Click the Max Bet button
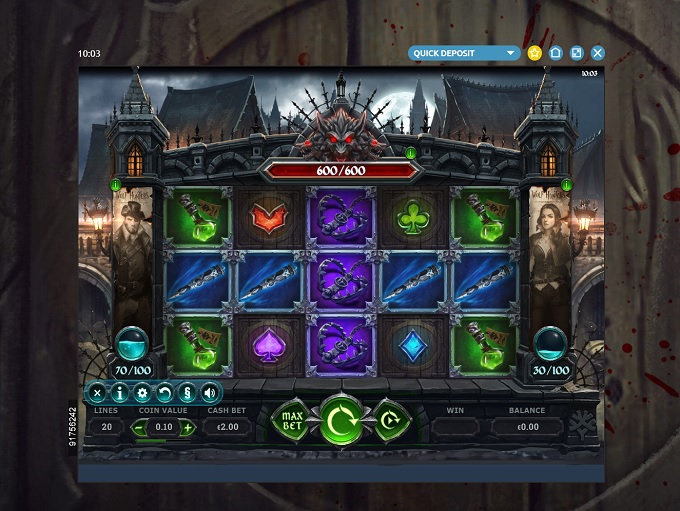Viewport: 680px width, 511px height. click(292, 421)
